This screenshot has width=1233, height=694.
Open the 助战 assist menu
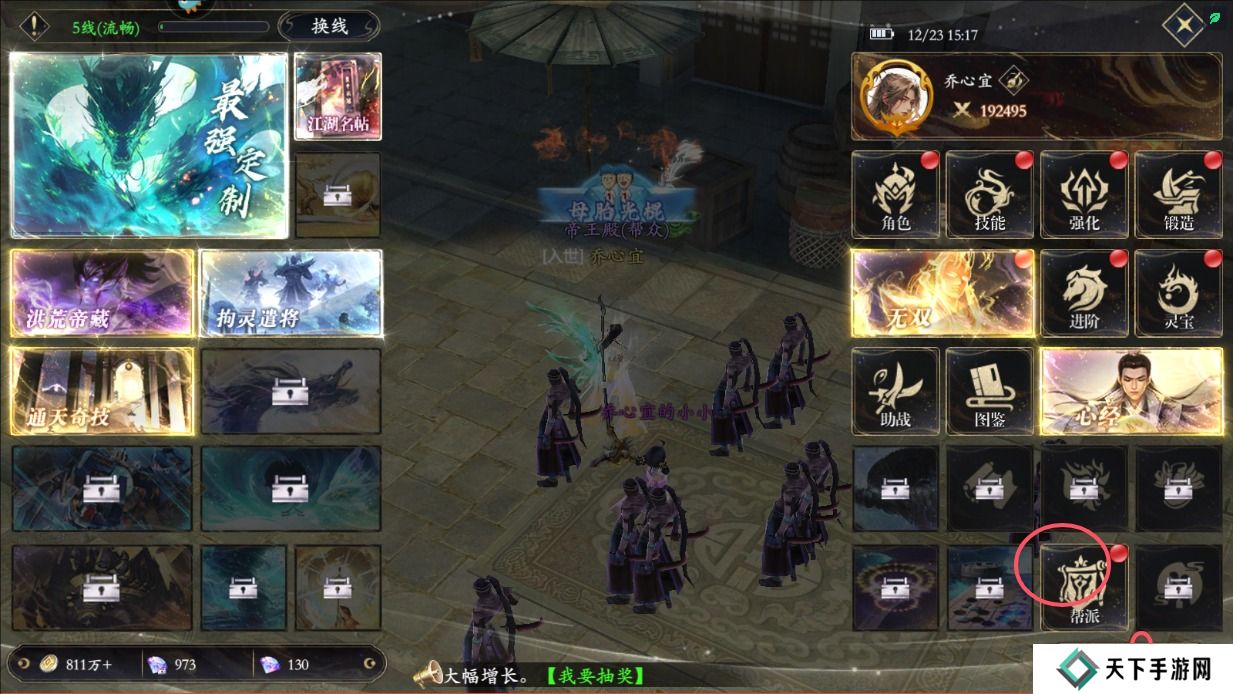(x=895, y=390)
